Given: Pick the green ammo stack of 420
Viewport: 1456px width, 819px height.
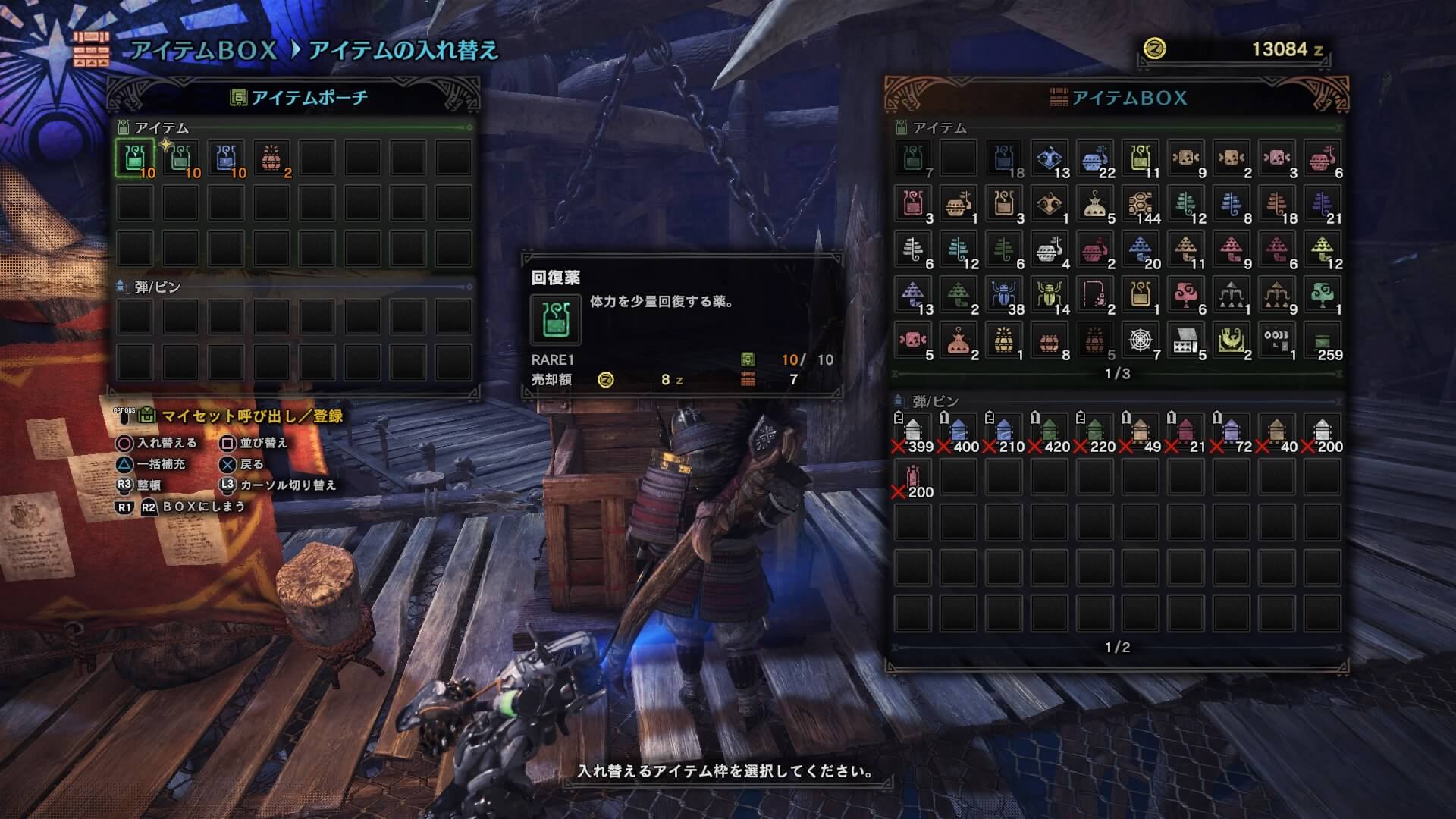Looking at the screenshot, I should pos(1050,432).
